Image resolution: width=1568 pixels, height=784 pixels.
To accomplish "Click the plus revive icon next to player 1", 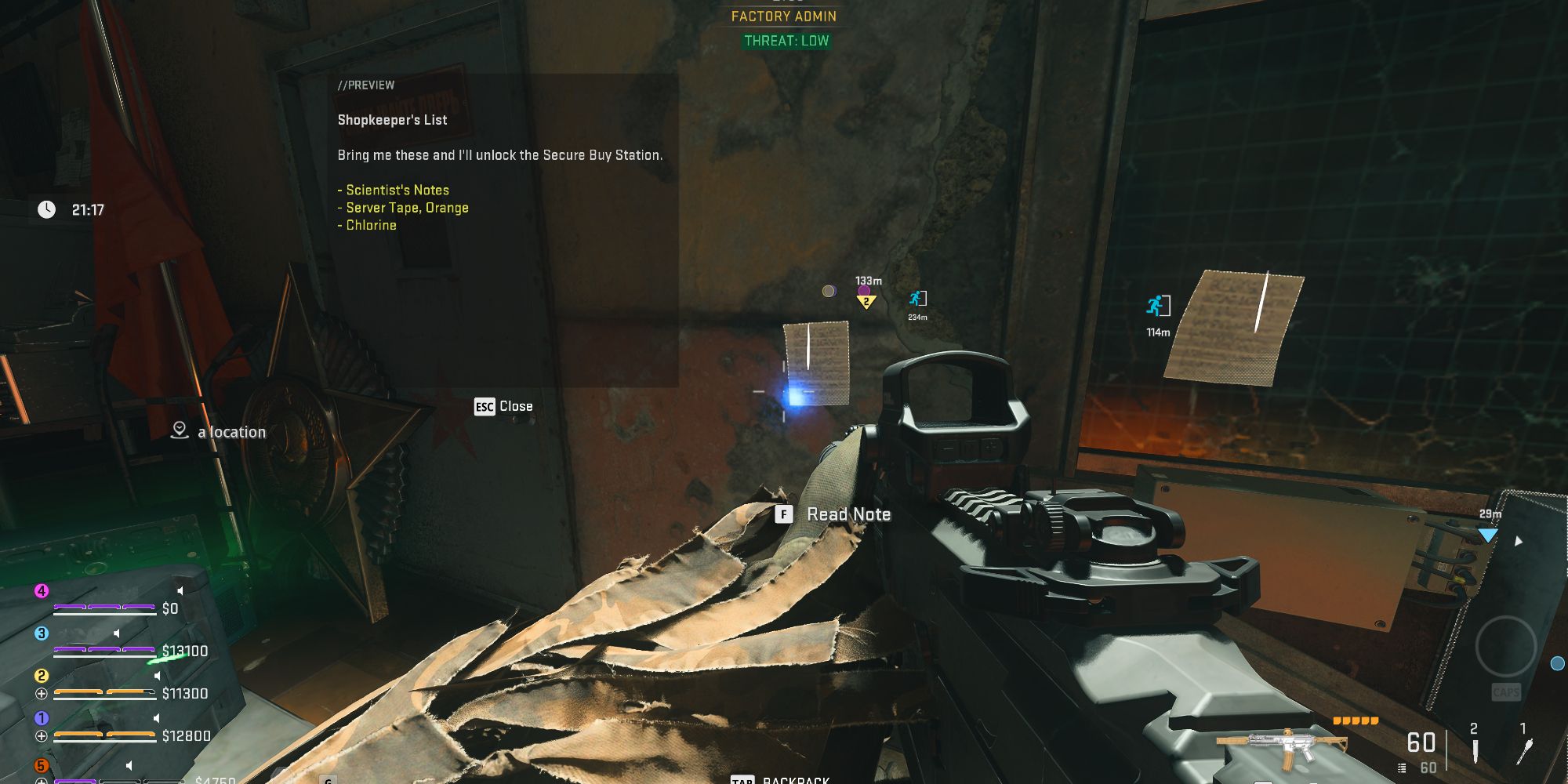I will [x=42, y=735].
